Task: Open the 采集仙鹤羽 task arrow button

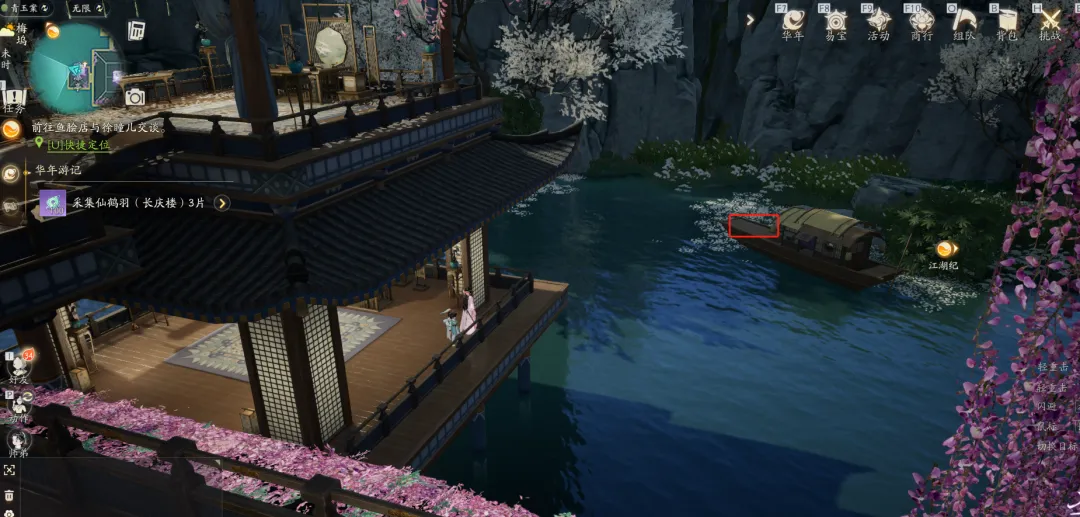Action: [222, 203]
